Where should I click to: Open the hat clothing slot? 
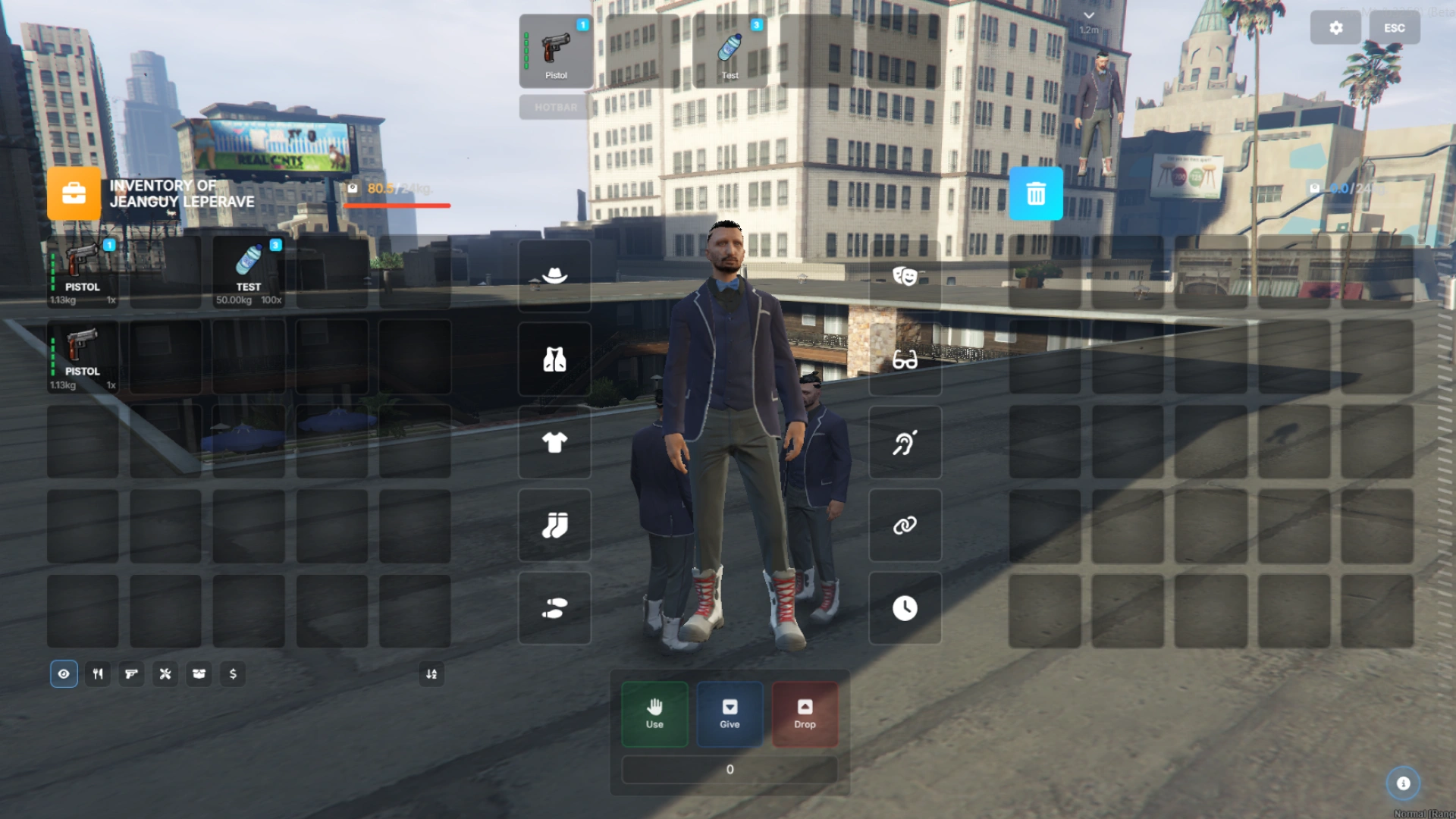point(554,275)
